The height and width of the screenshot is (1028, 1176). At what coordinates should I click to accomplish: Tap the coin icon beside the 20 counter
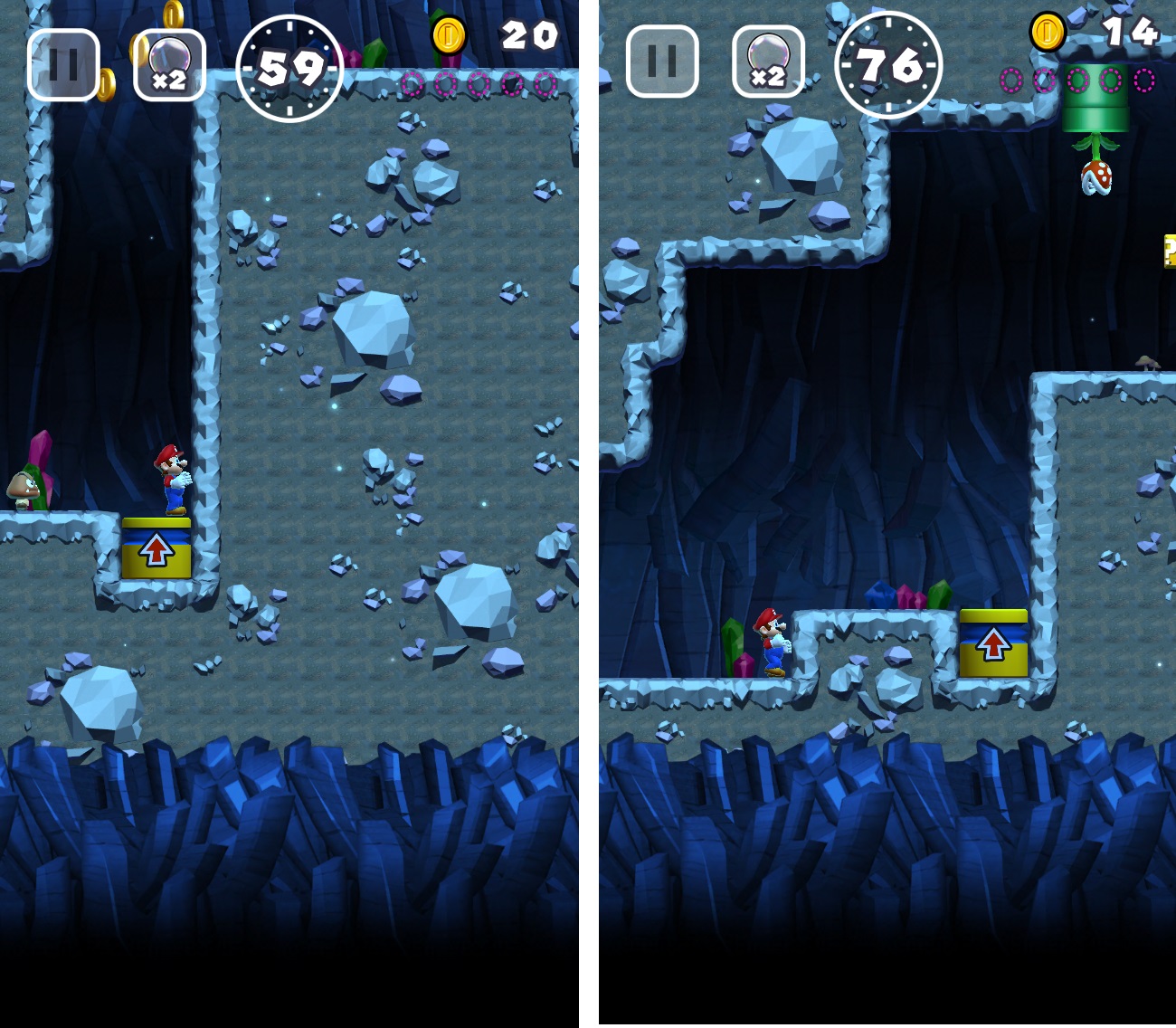(x=448, y=34)
